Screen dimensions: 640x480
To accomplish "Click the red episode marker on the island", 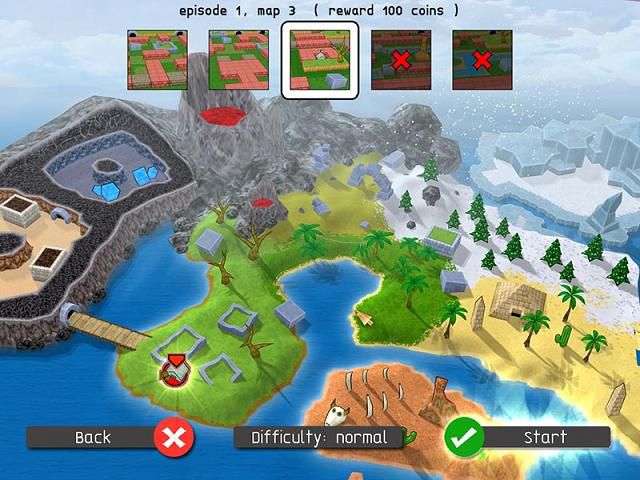I will [175, 371].
